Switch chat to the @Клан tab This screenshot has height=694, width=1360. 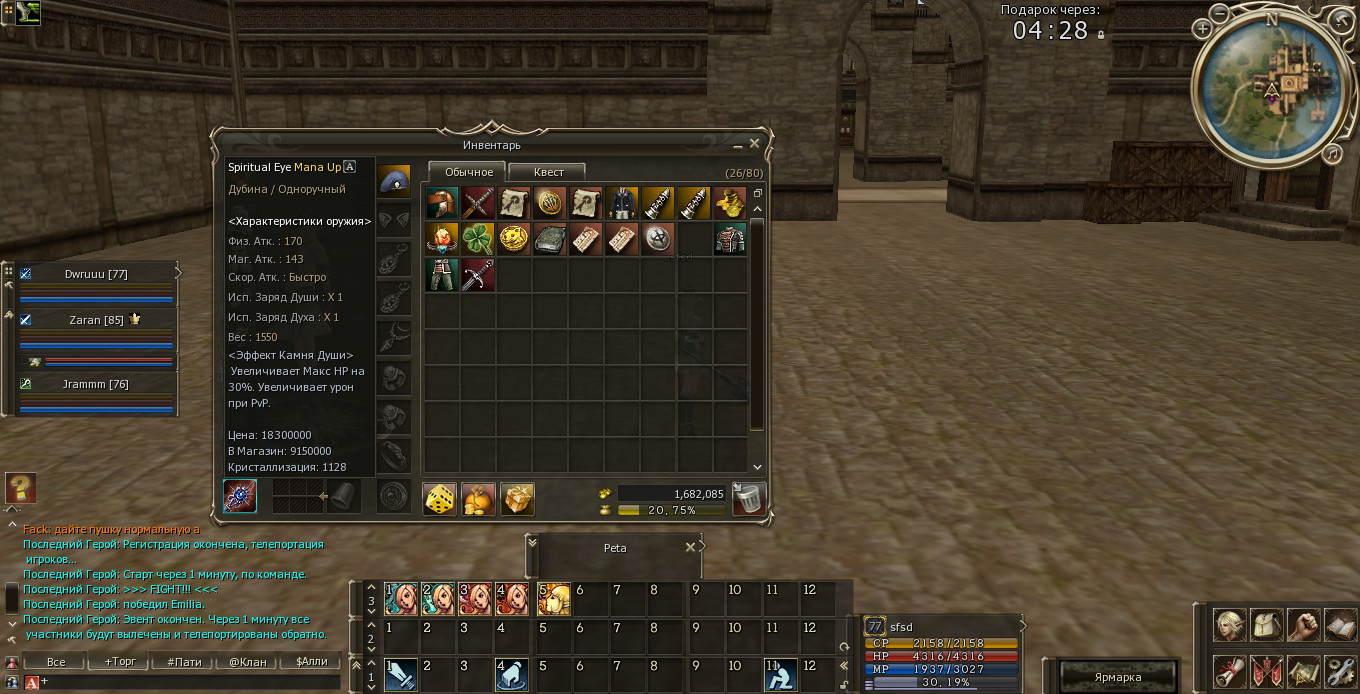coord(247,661)
